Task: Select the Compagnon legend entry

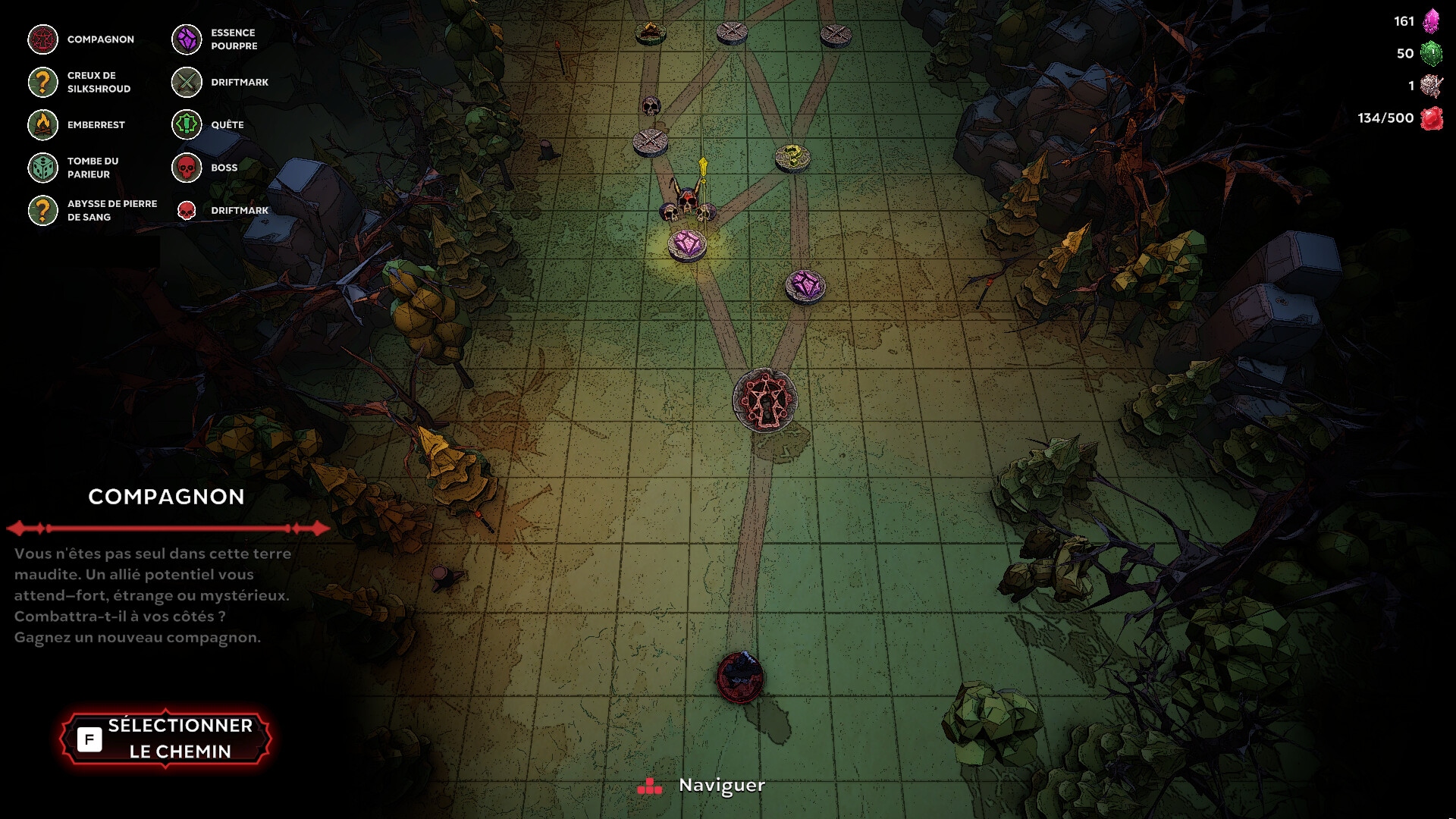Action: click(x=81, y=39)
